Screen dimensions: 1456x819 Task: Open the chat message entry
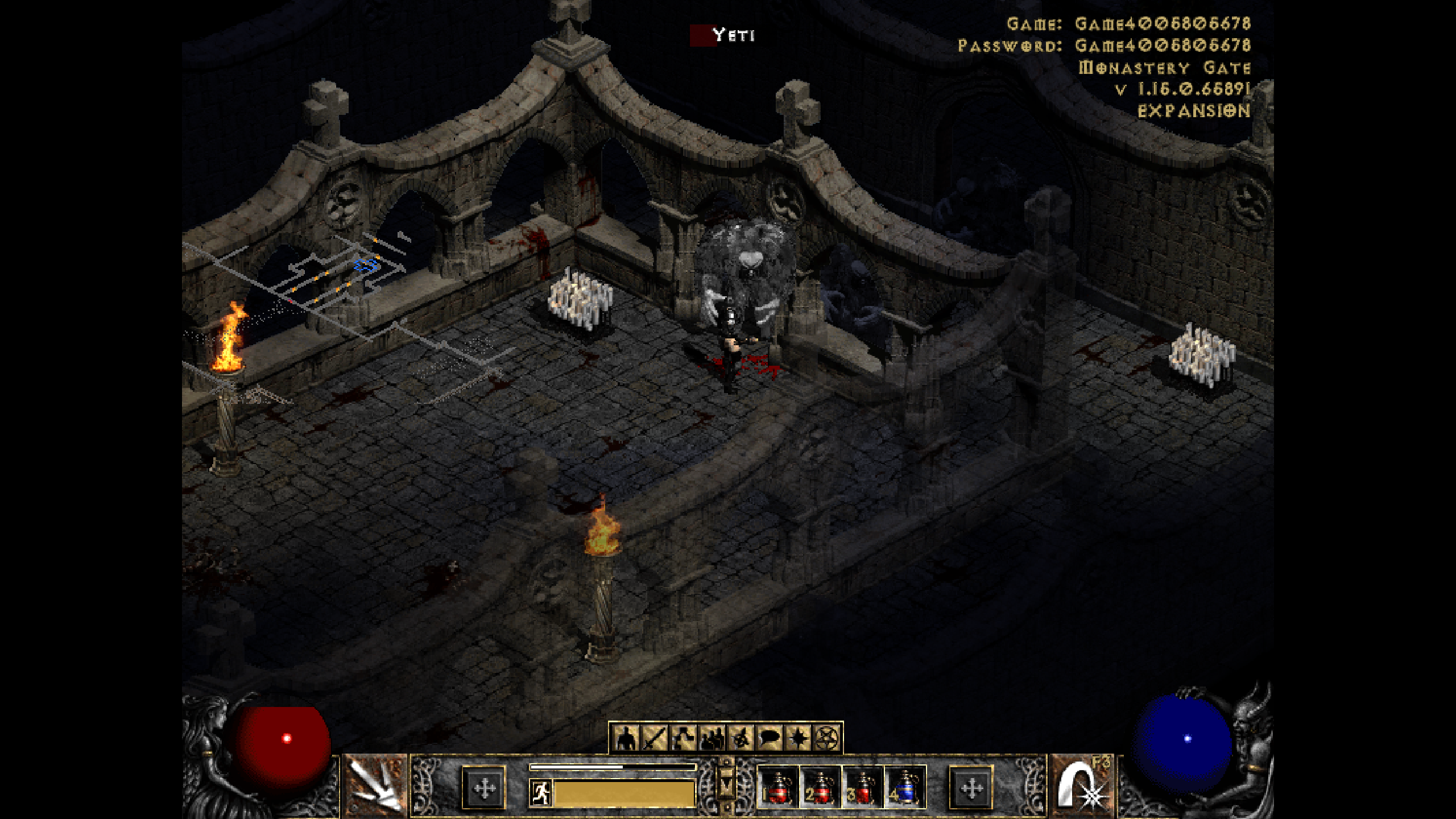770,738
